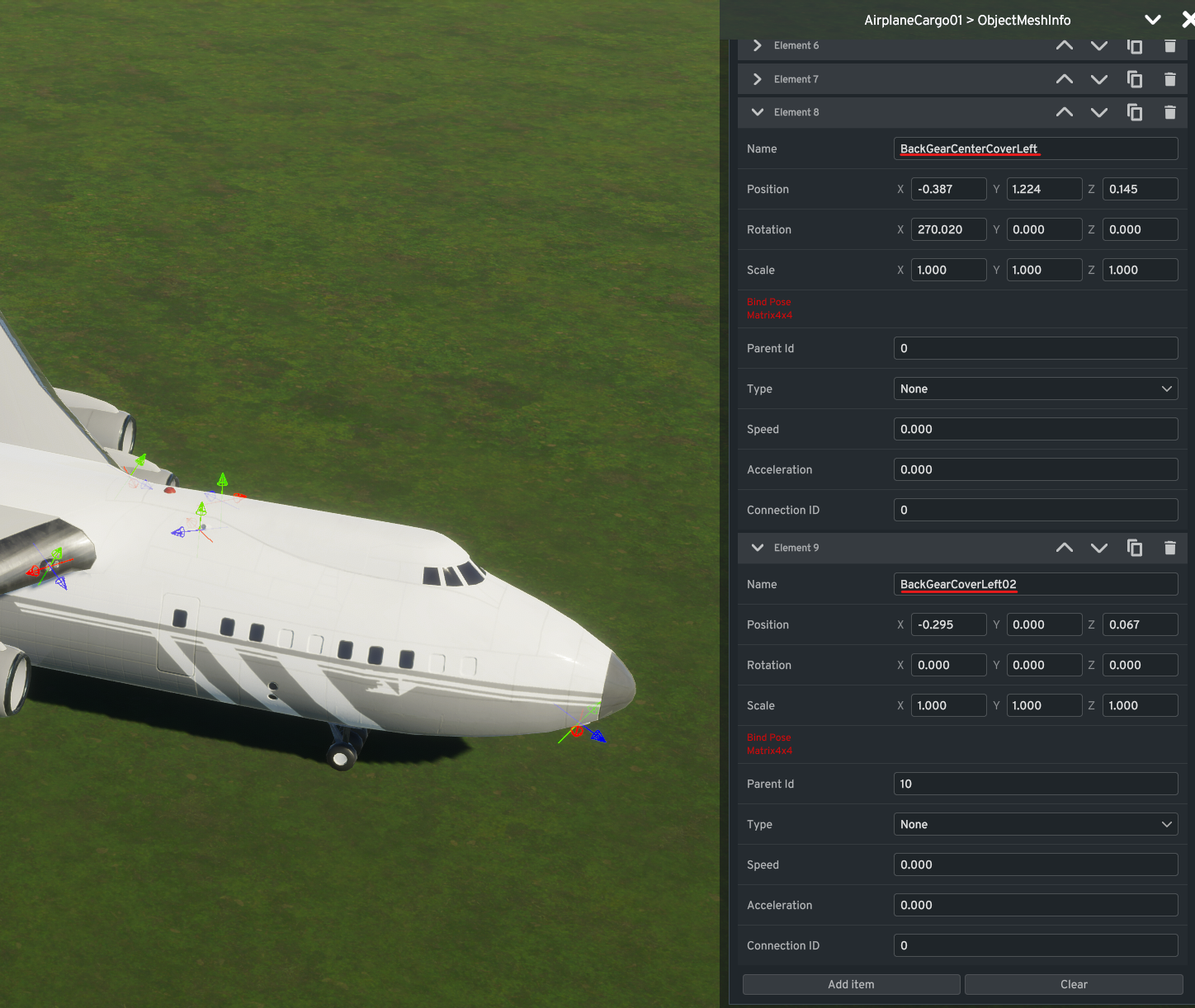
Task: Duplicate Element 8 using its copy icon
Action: (x=1135, y=112)
